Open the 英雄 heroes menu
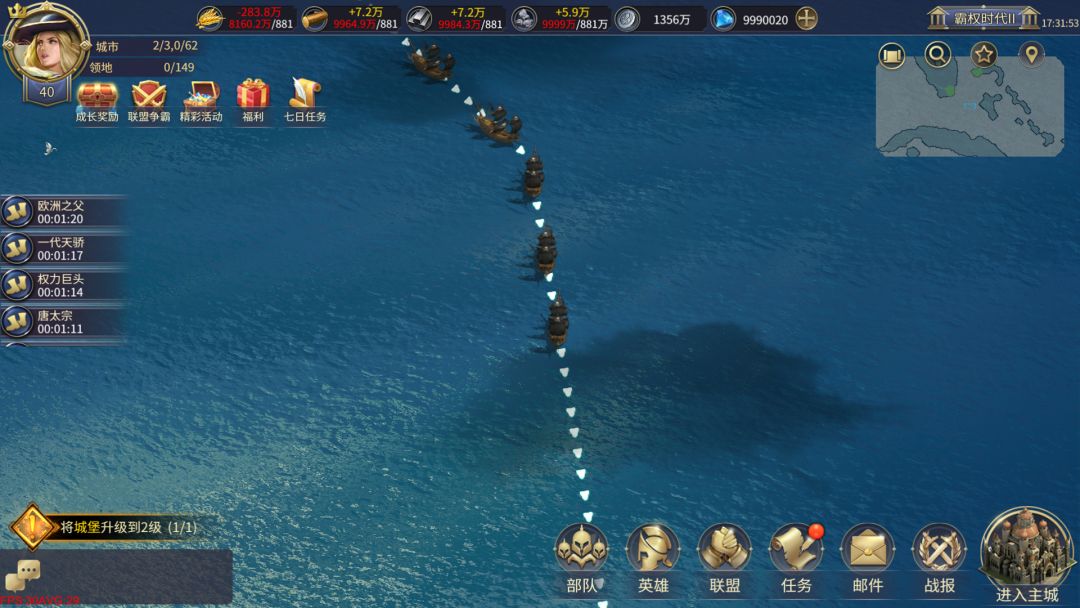 click(x=653, y=550)
